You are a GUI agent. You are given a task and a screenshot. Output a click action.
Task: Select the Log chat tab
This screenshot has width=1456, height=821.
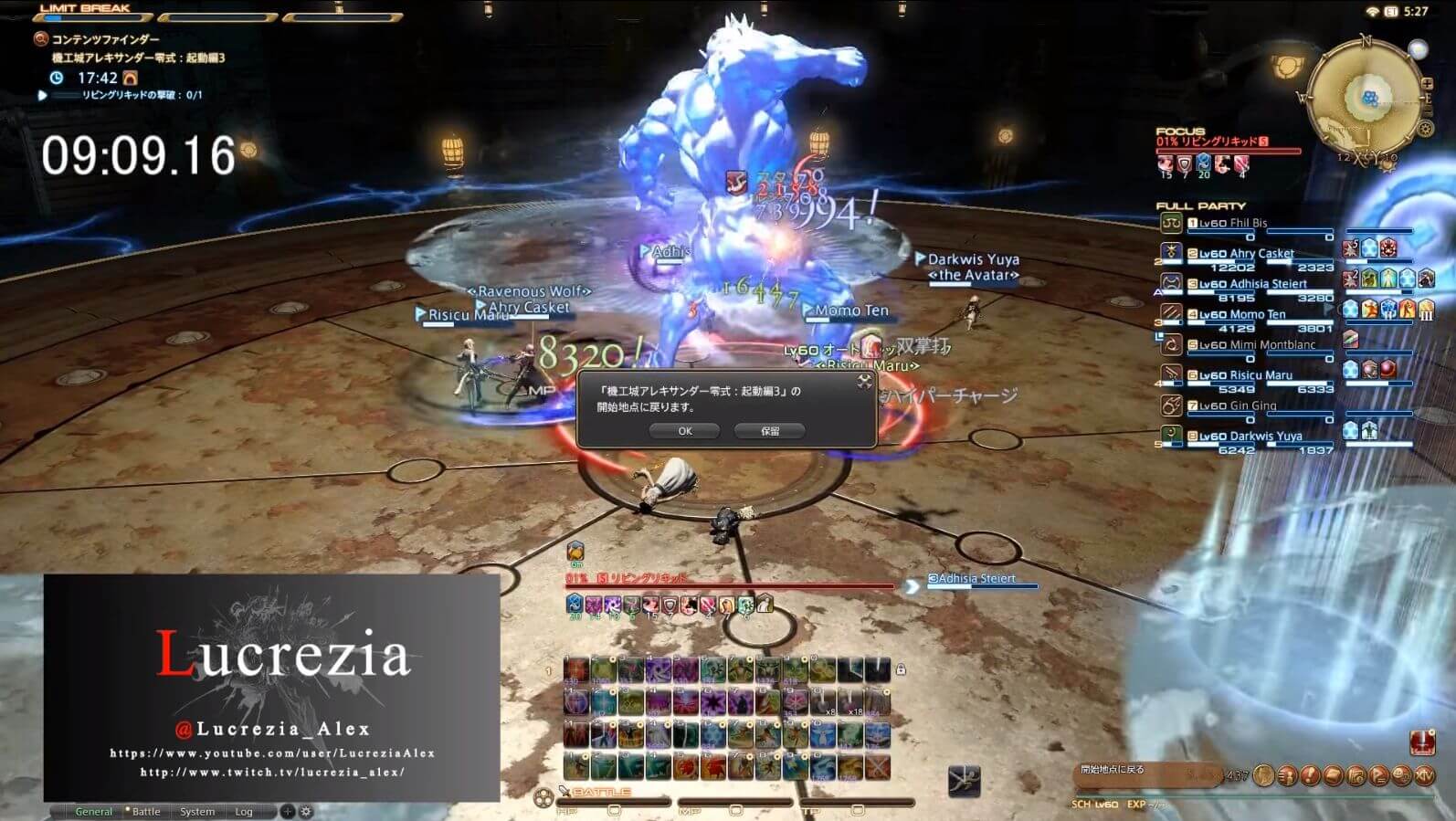point(244,811)
